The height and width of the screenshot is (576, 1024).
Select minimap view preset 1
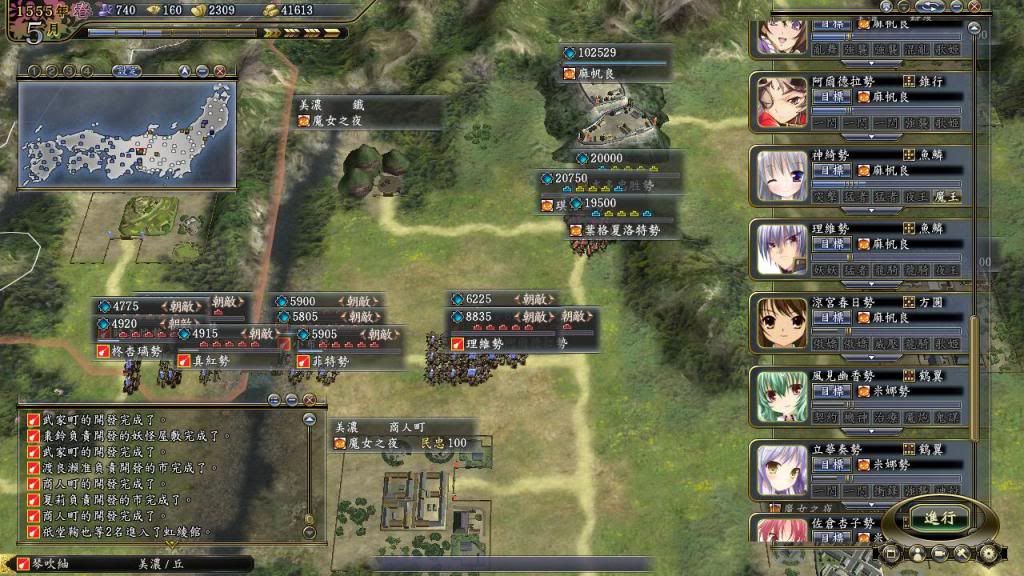tap(33, 71)
